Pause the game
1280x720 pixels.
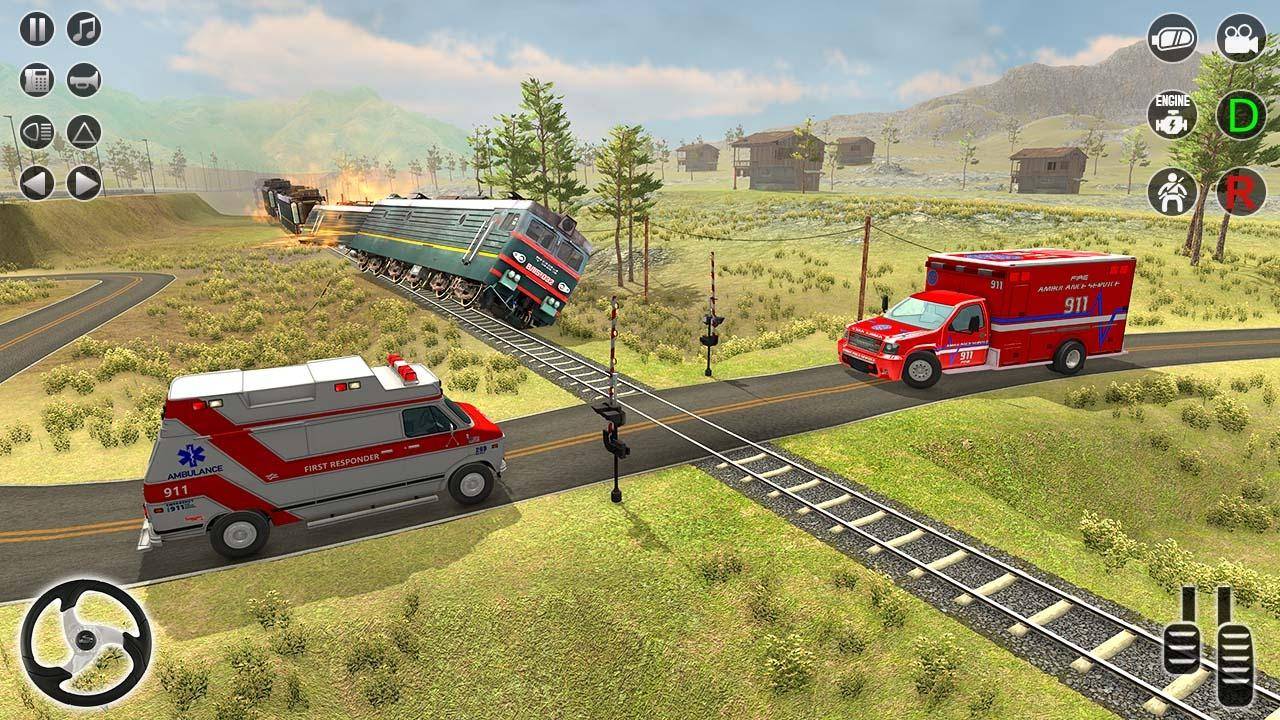click(37, 29)
